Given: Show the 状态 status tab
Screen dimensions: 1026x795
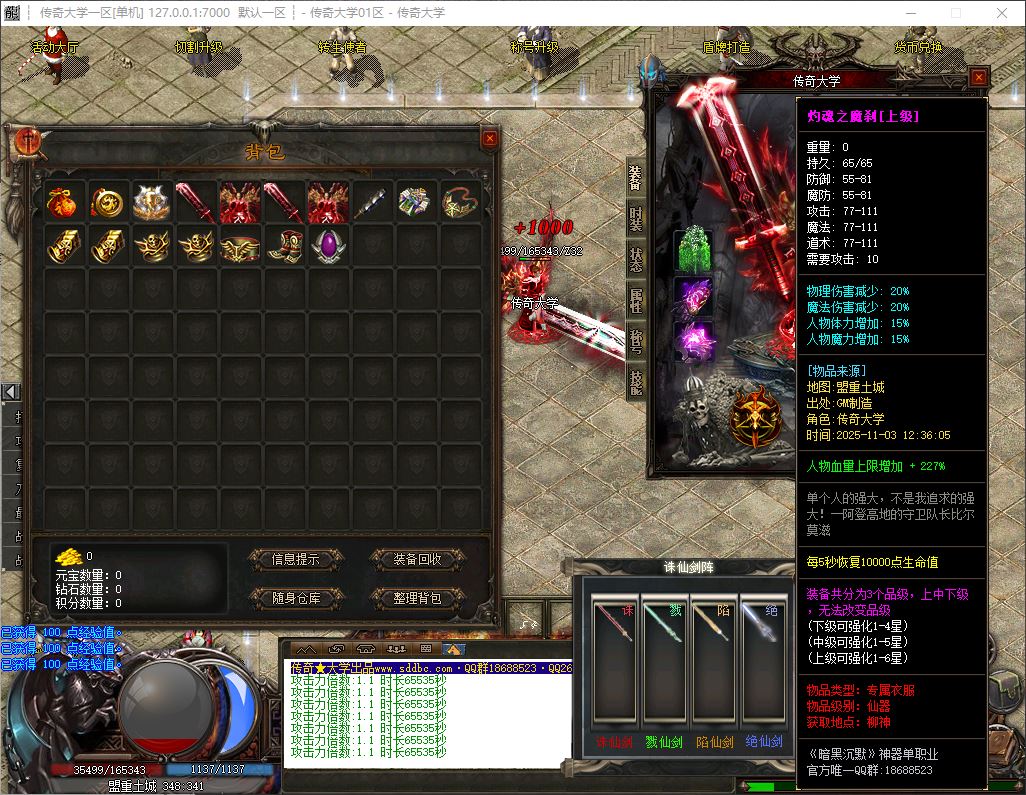Looking at the screenshot, I should [636, 259].
